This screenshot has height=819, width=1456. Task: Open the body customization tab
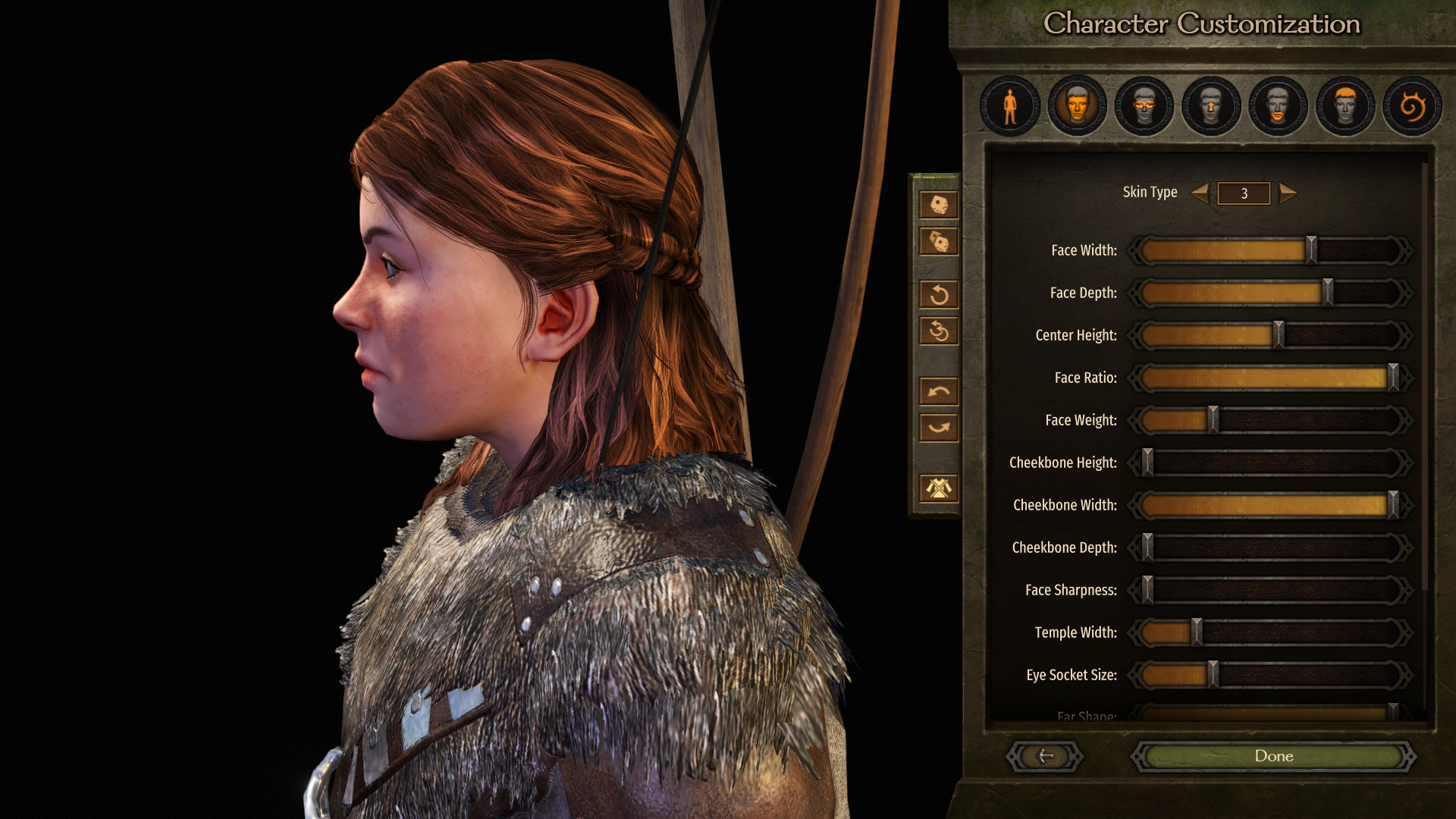1009,106
